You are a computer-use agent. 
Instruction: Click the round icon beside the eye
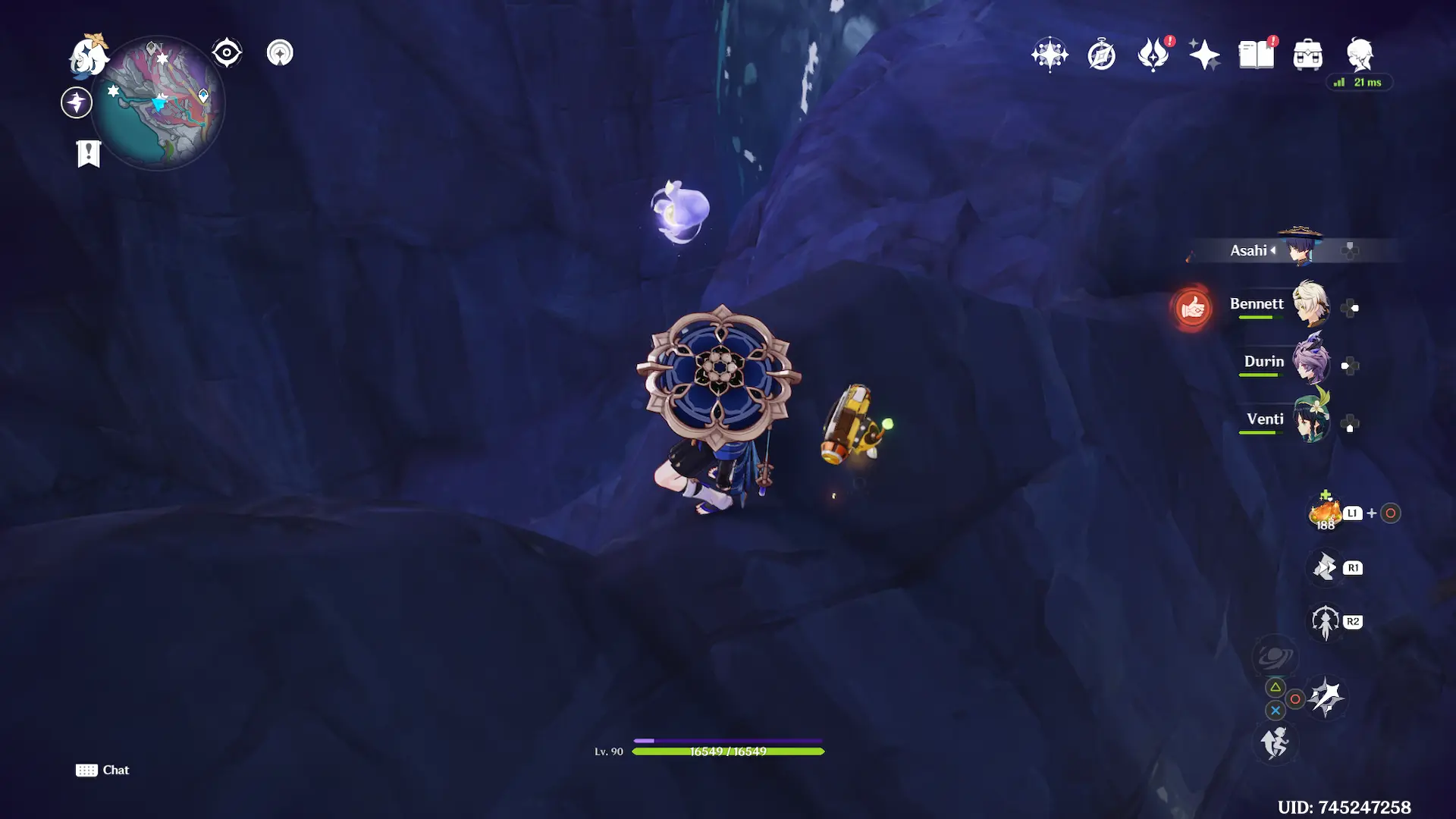point(280,53)
